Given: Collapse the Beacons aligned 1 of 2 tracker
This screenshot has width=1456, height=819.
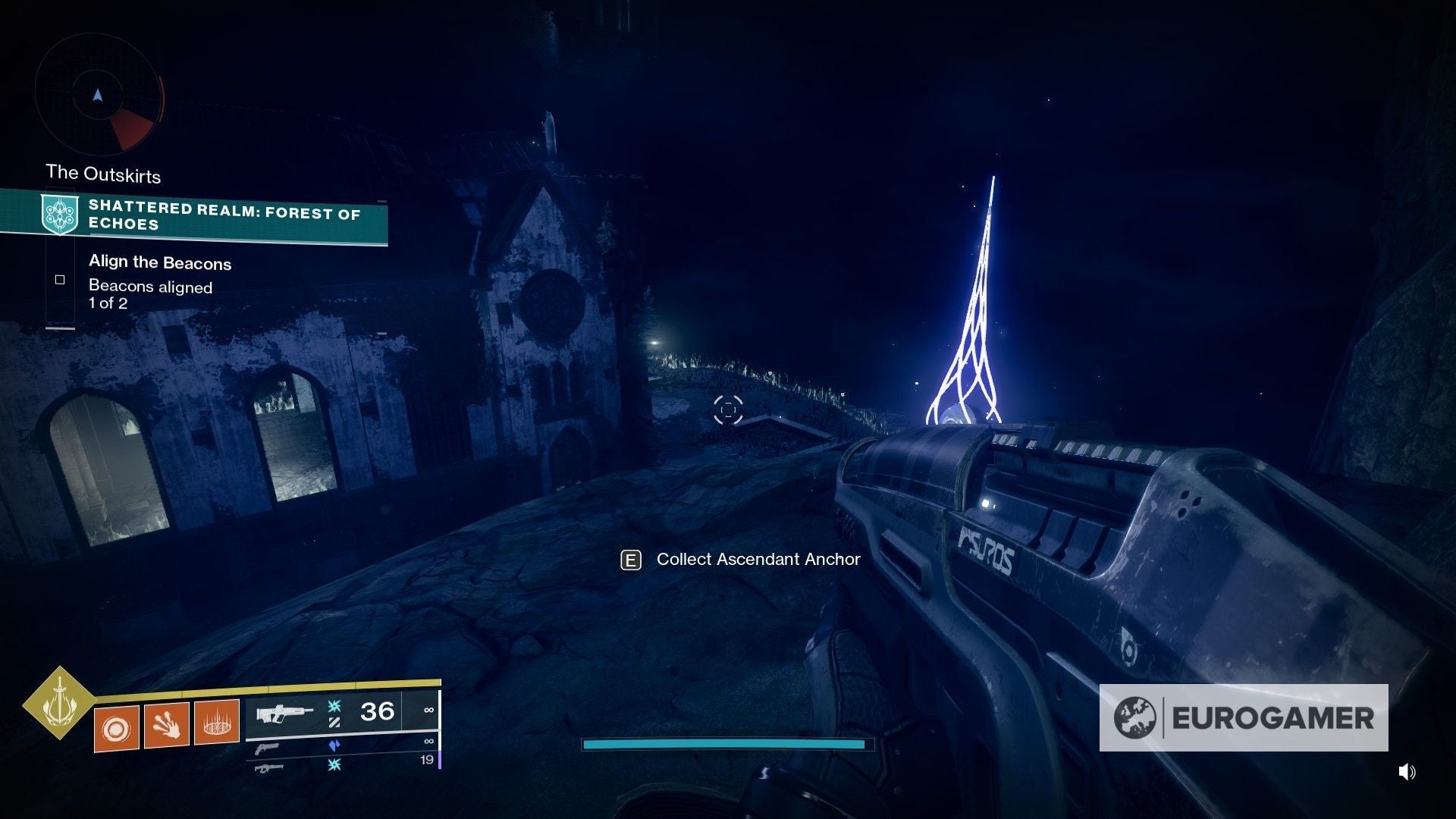Looking at the screenshot, I should (150, 294).
